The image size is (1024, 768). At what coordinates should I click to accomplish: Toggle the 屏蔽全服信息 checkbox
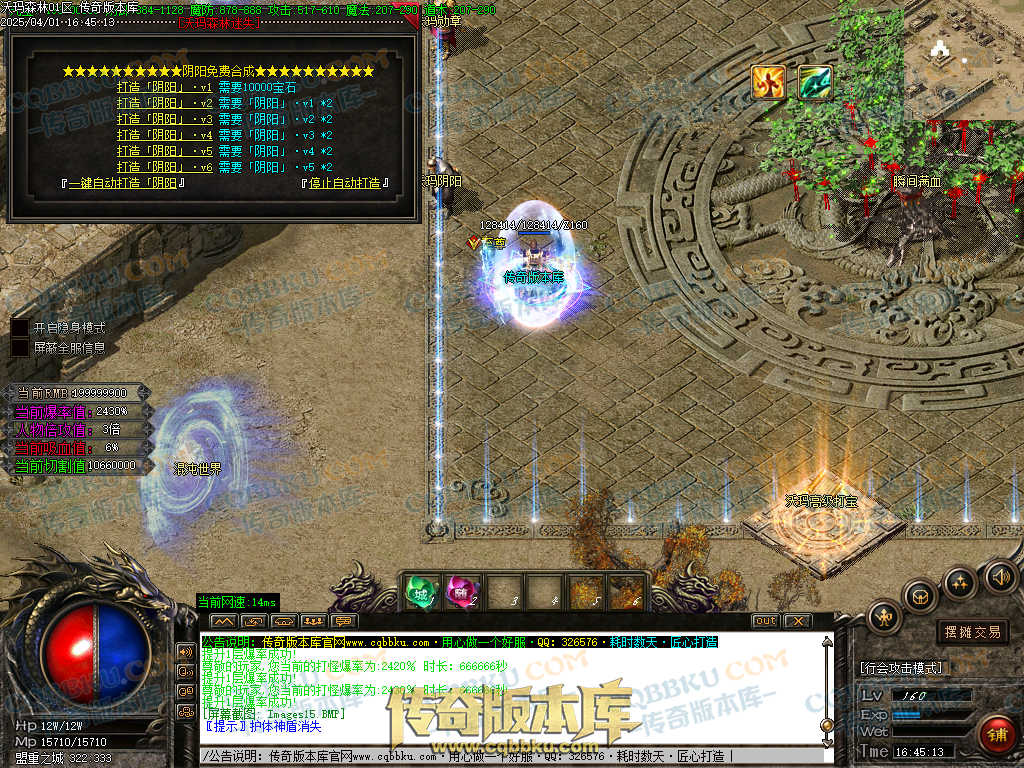20,348
